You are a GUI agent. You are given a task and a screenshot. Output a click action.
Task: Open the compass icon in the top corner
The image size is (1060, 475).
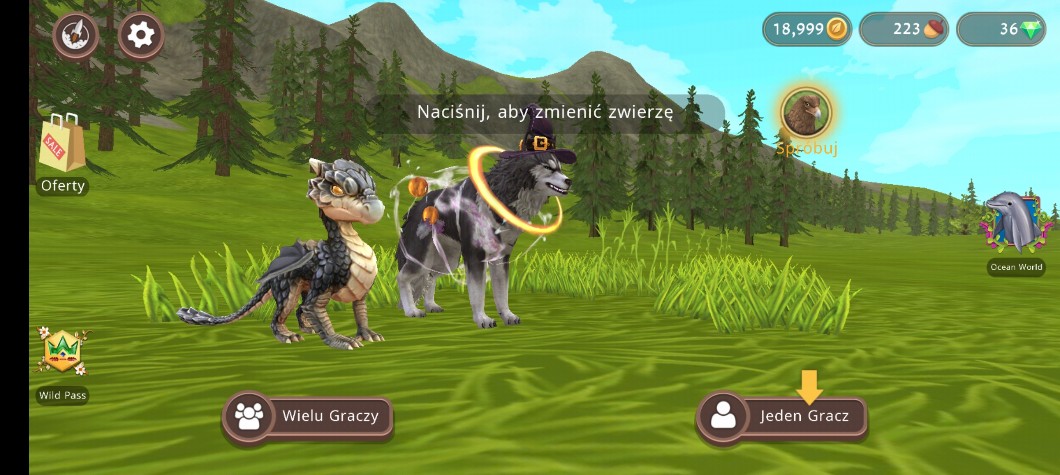coord(76,35)
